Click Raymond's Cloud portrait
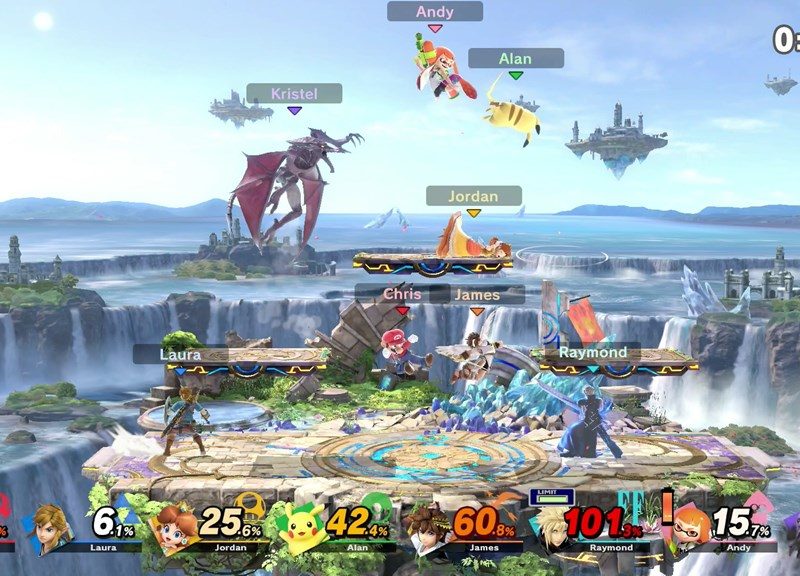Screen dimensions: 800x576 [551, 527]
